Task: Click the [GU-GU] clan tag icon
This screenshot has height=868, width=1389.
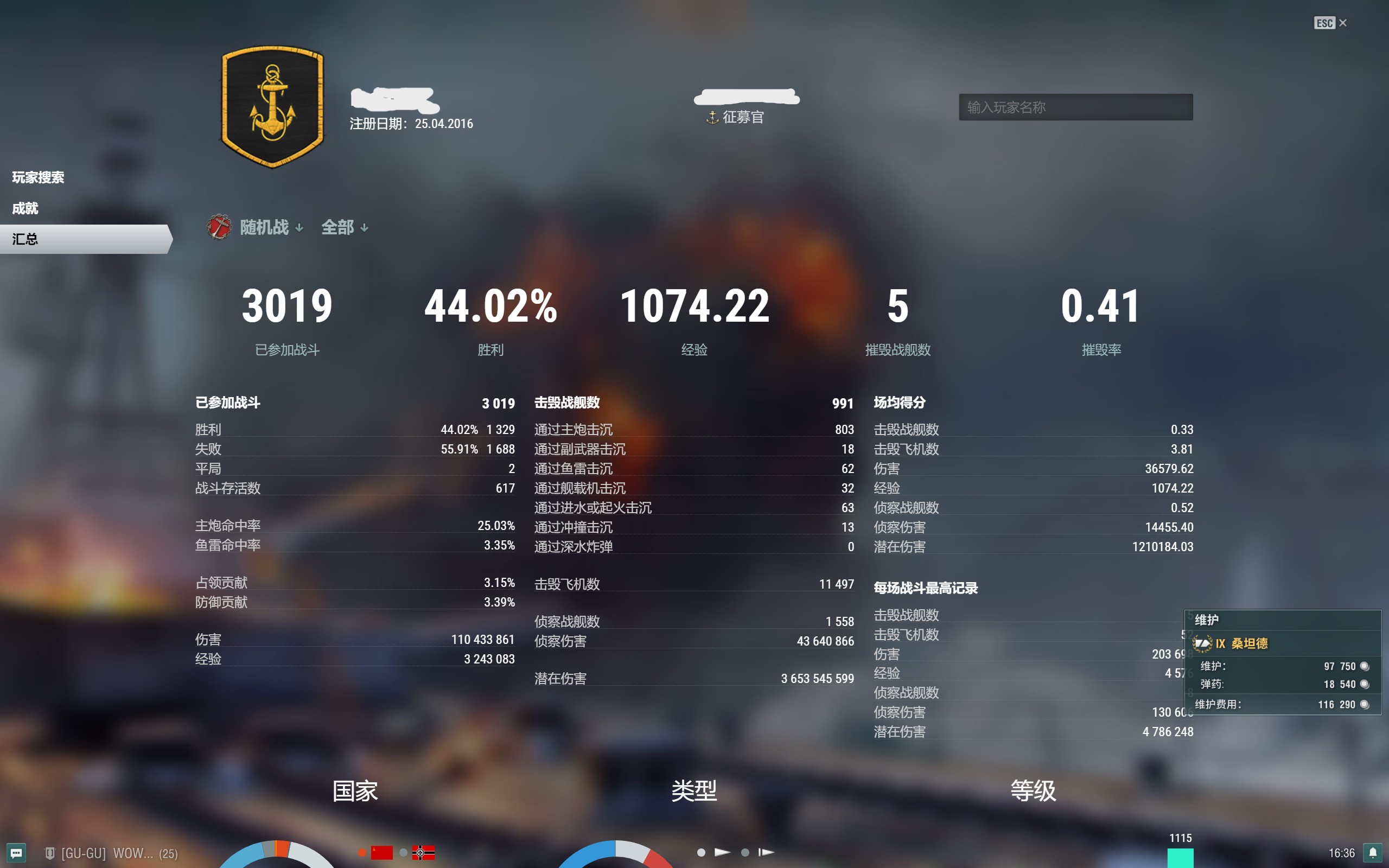Action: (x=51, y=854)
